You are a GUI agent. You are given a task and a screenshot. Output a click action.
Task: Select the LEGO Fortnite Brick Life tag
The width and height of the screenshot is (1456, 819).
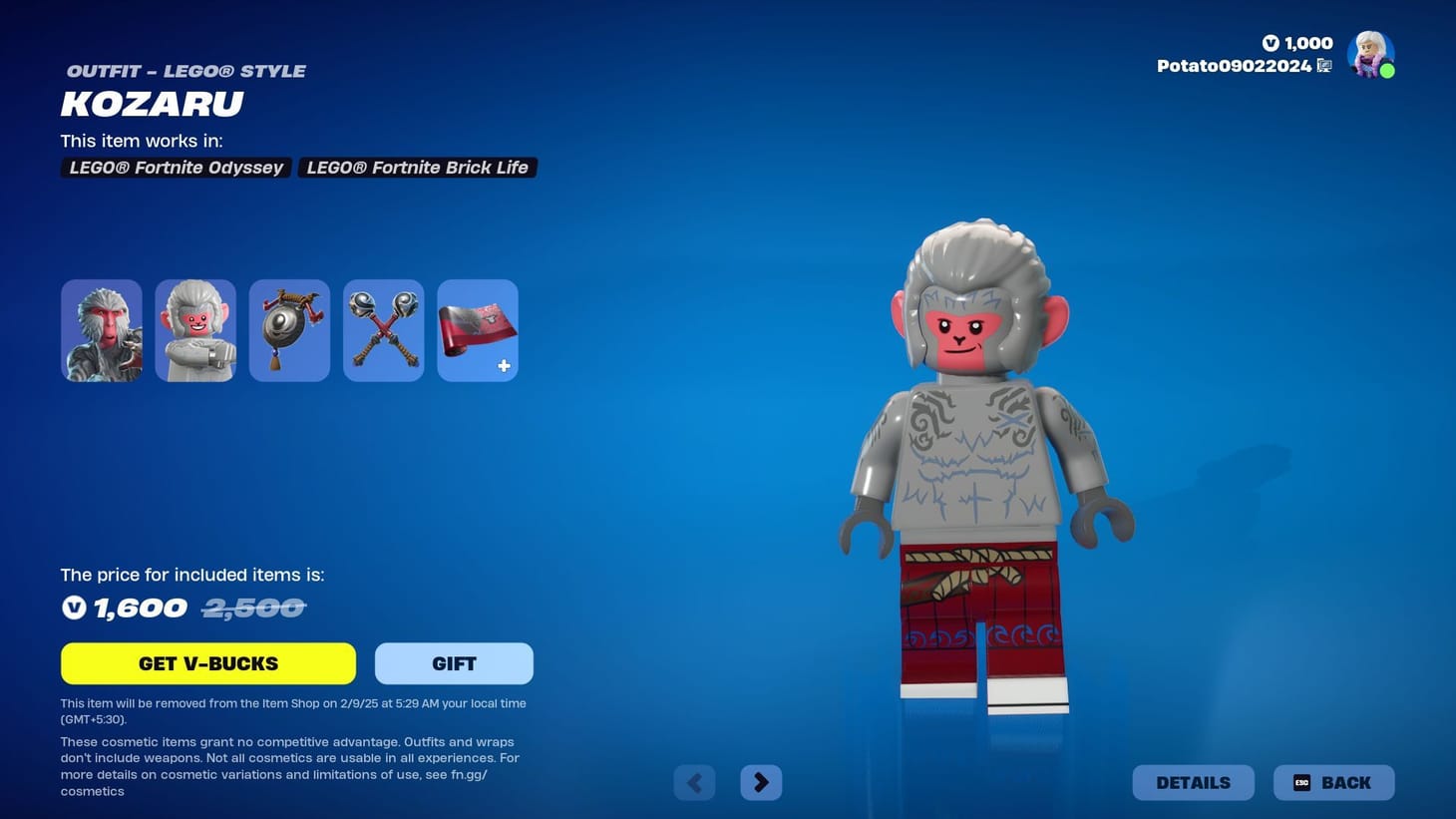coord(417,167)
